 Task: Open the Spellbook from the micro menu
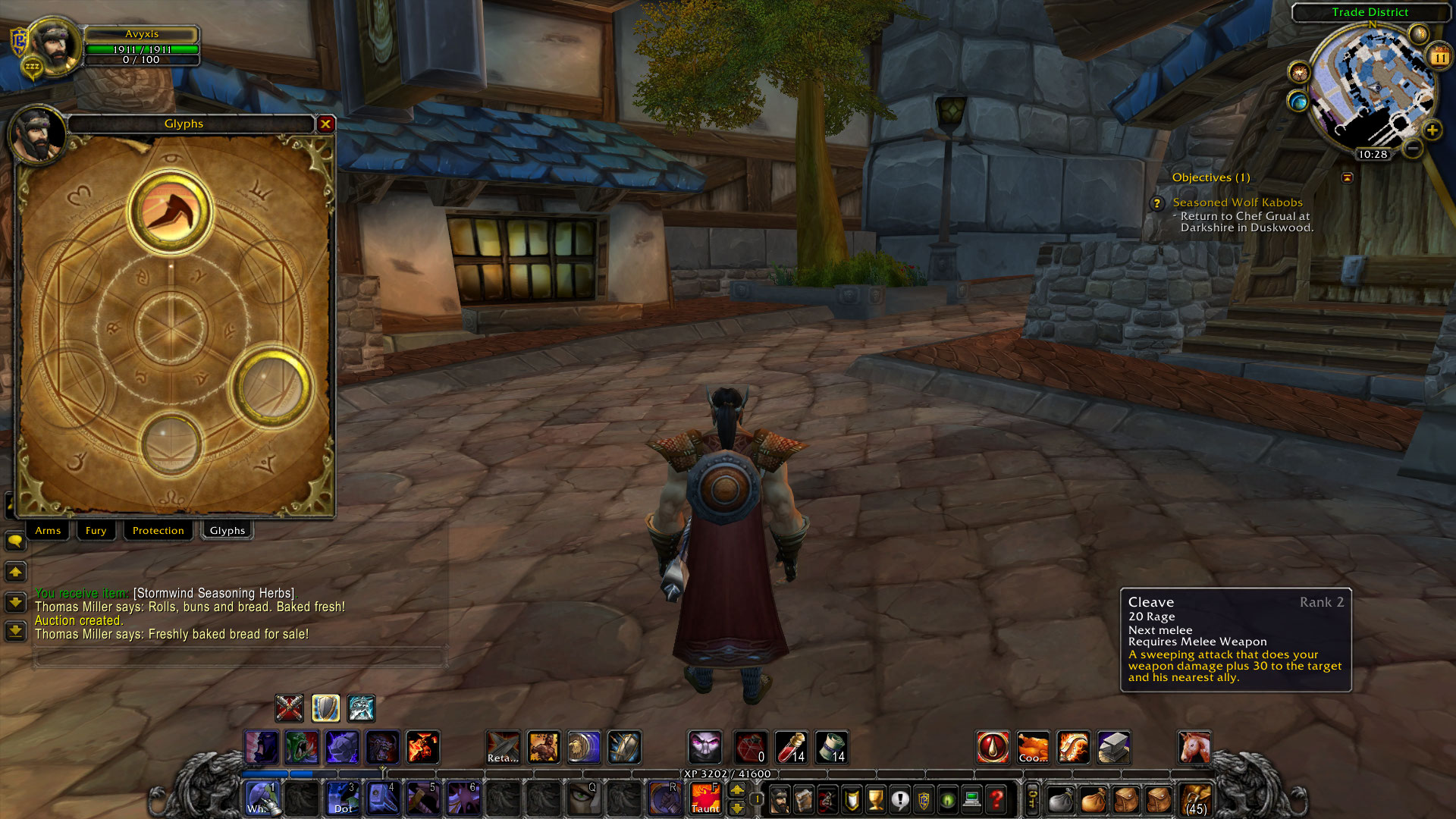tap(804, 799)
